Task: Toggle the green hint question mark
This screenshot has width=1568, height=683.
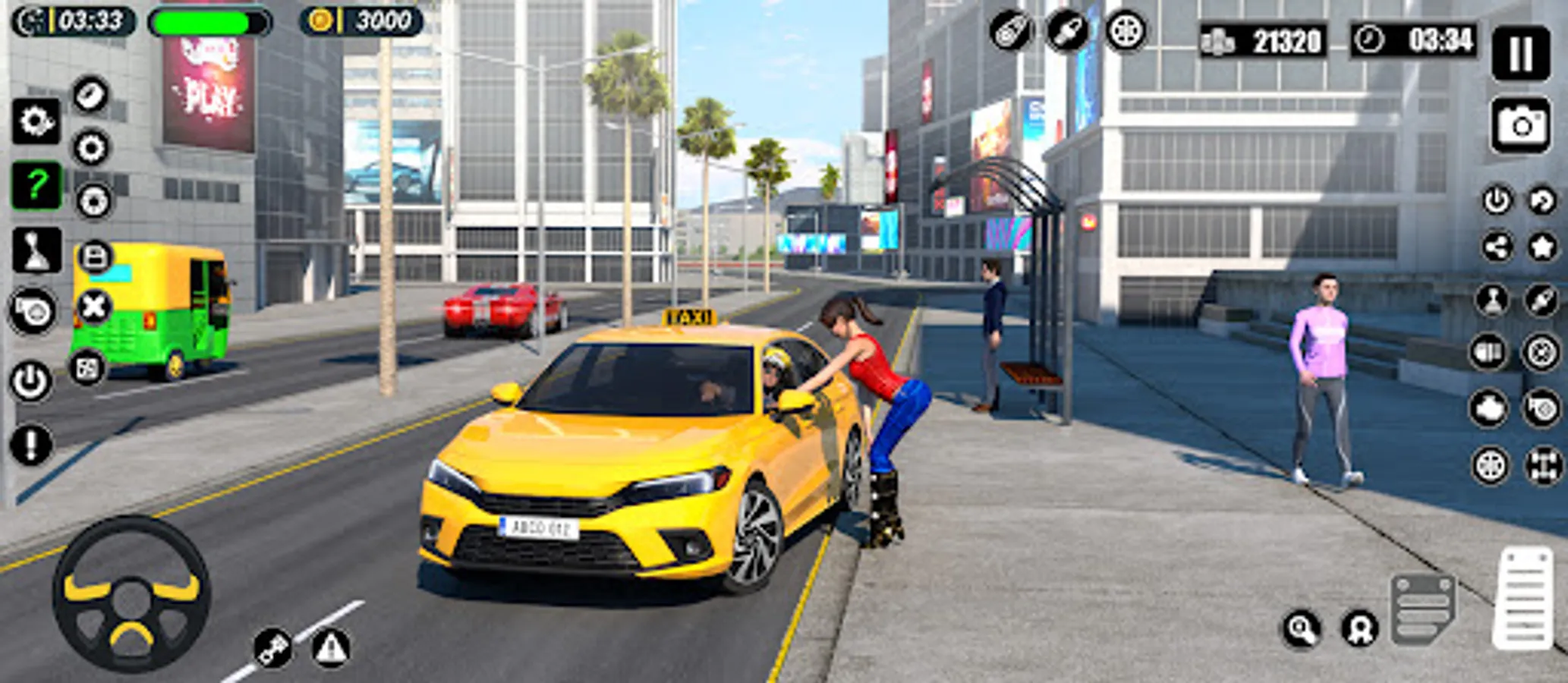Action: tap(36, 182)
